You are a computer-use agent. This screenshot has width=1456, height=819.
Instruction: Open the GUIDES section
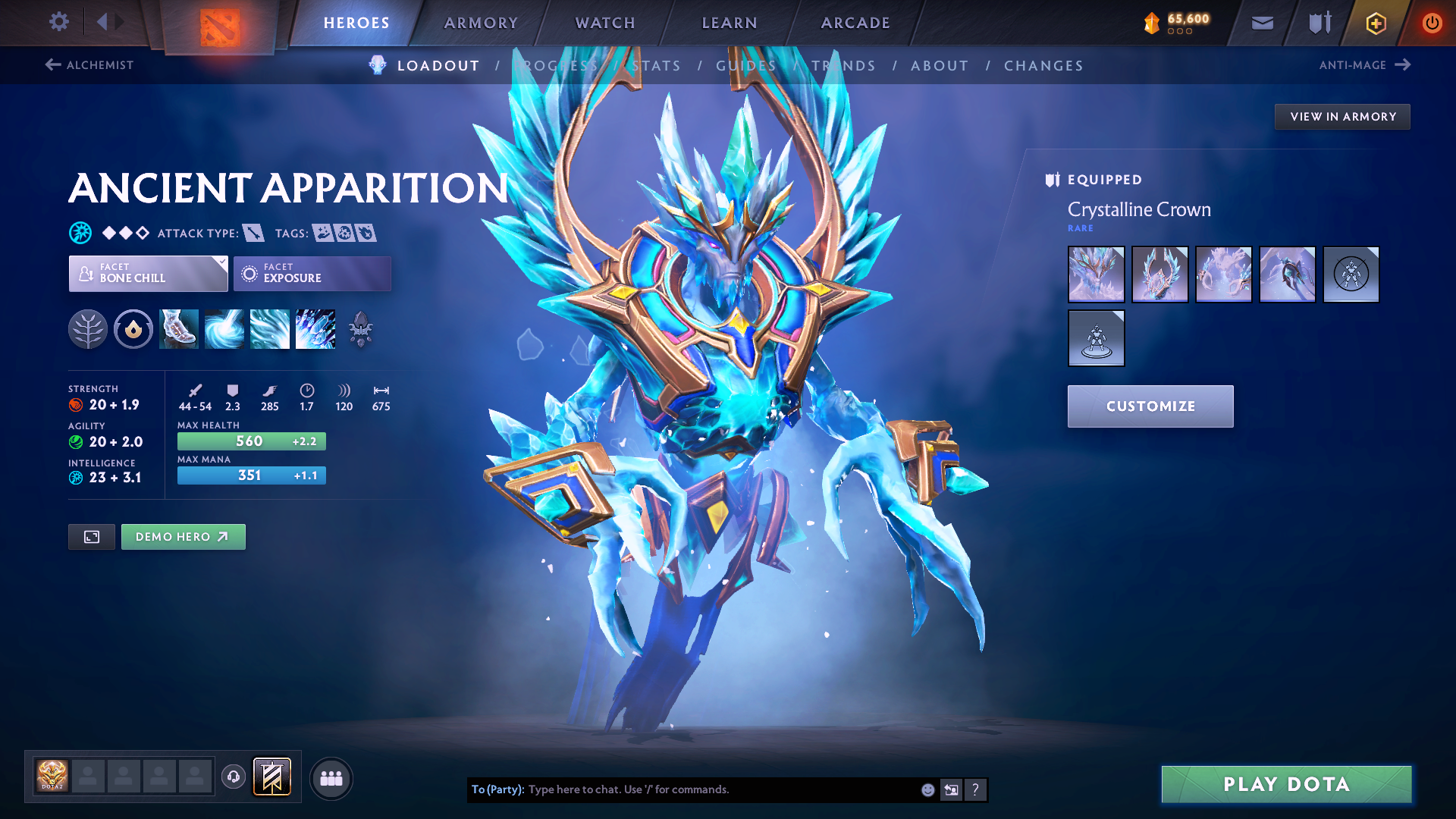tap(745, 65)
